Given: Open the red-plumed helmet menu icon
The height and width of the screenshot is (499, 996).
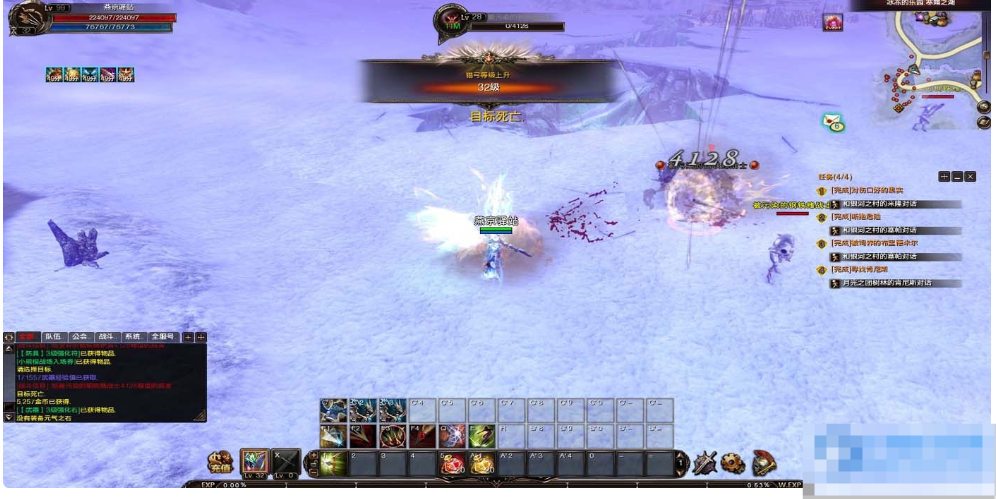Looking at the screenshot, I should [763, 463].
